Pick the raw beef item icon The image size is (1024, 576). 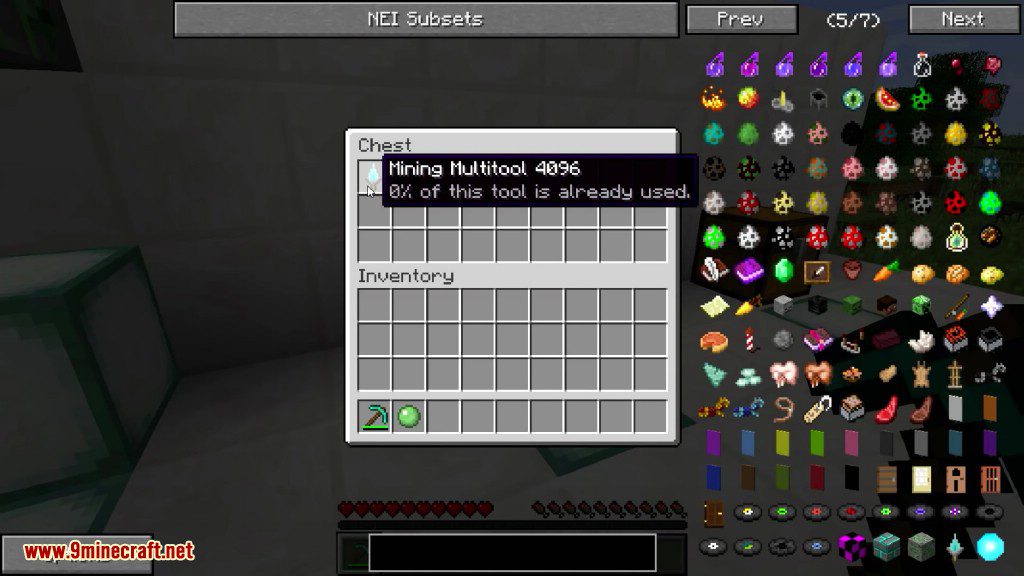tap(887, 409)
